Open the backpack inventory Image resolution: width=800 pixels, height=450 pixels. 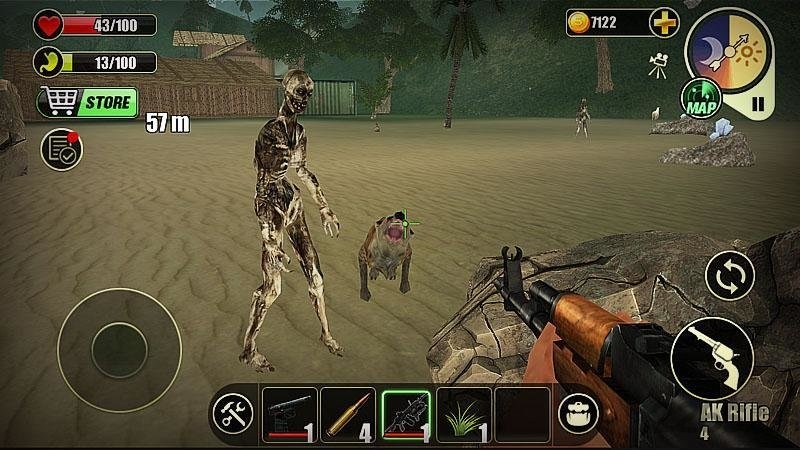tap(576, 414)
